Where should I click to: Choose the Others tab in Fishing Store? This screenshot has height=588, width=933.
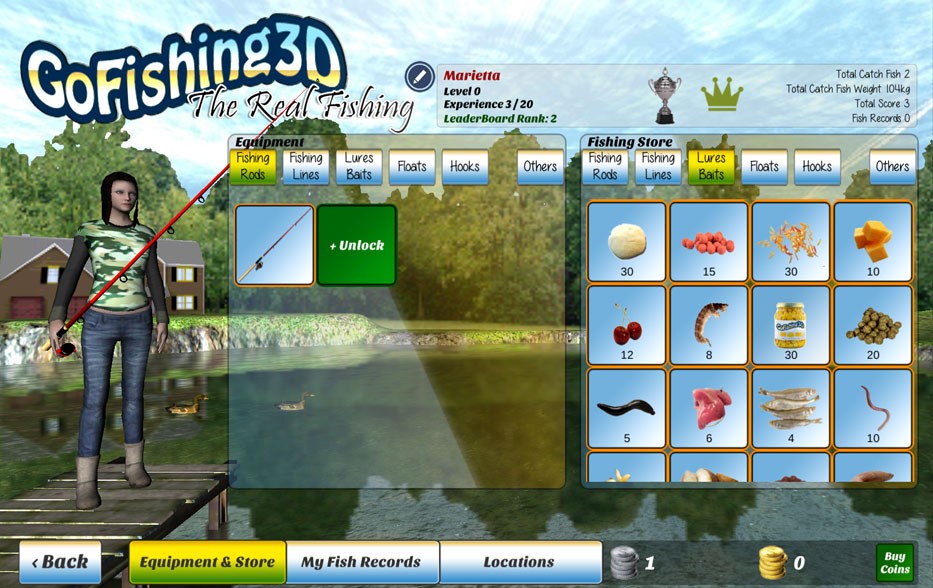[892, 167]
